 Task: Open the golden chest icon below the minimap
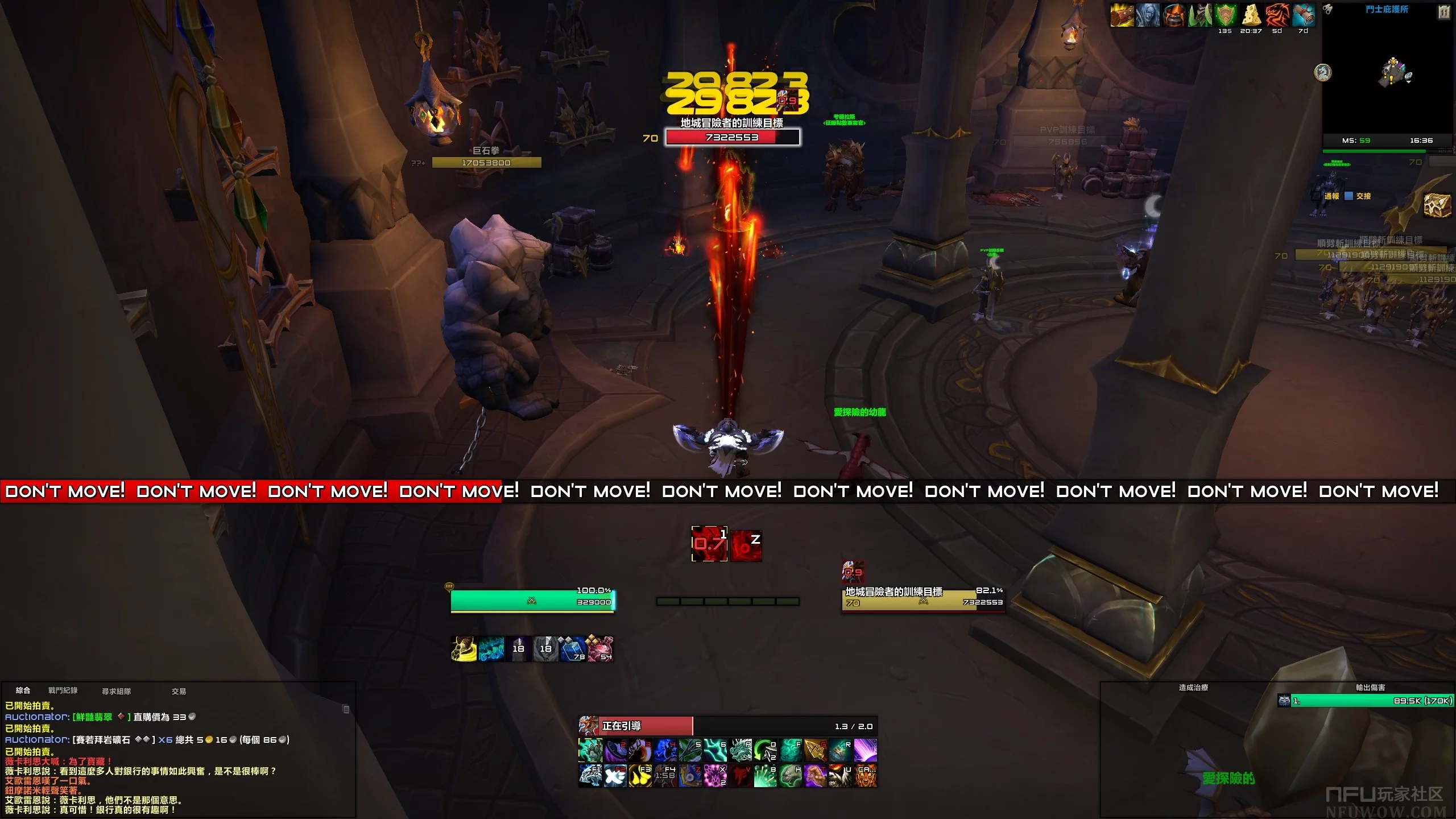[1437, 205]
